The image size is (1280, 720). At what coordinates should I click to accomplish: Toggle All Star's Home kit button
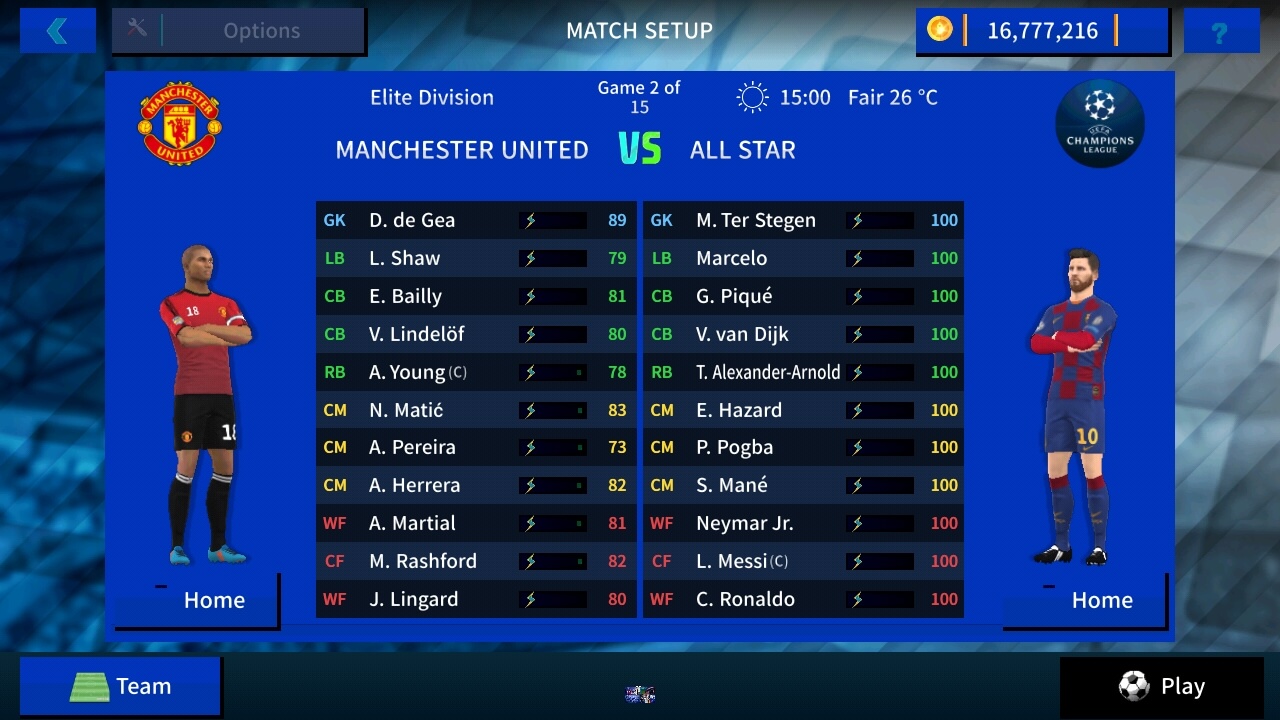[x=1086, y=600]
